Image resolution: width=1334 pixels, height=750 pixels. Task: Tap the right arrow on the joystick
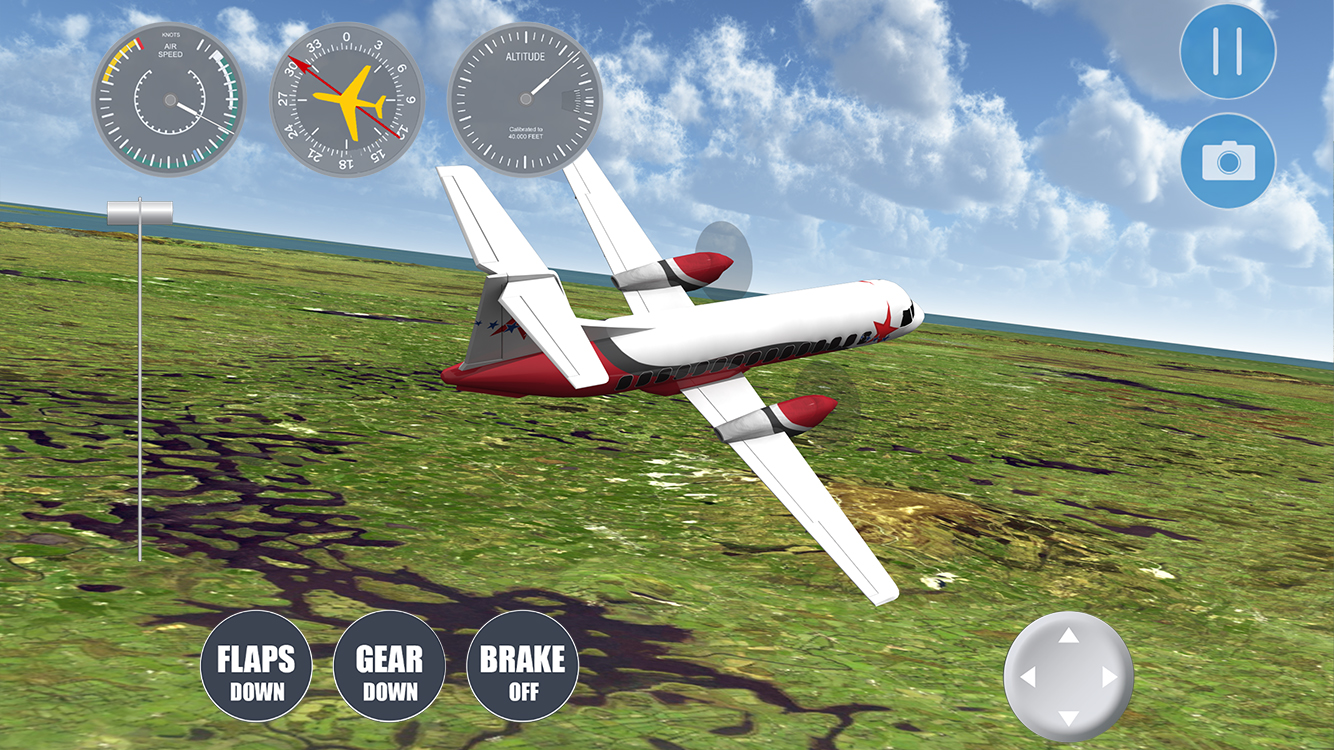1109,677
